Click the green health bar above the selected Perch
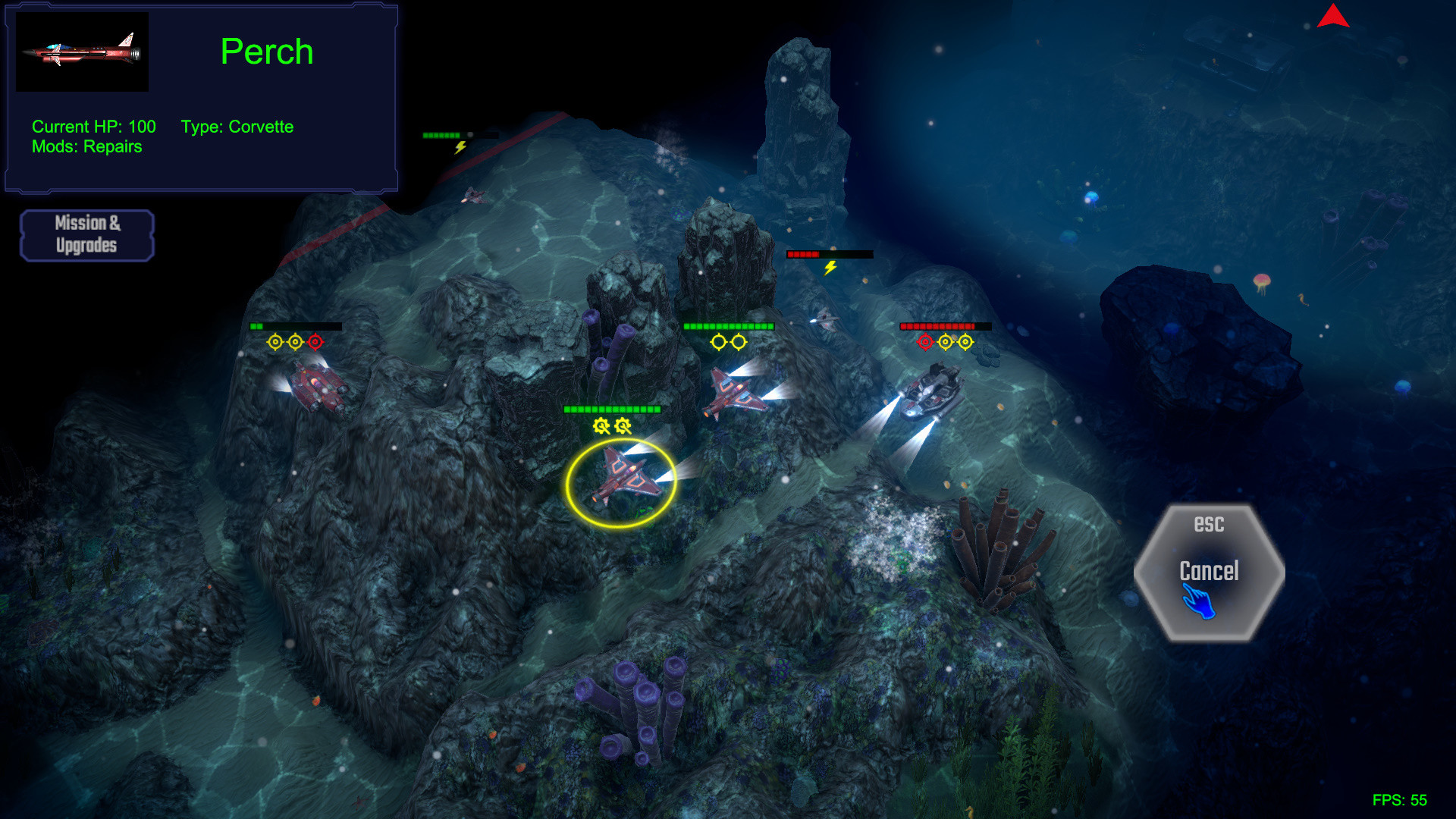Screen dimensions: 1456x819 click(x=612, y=408)
